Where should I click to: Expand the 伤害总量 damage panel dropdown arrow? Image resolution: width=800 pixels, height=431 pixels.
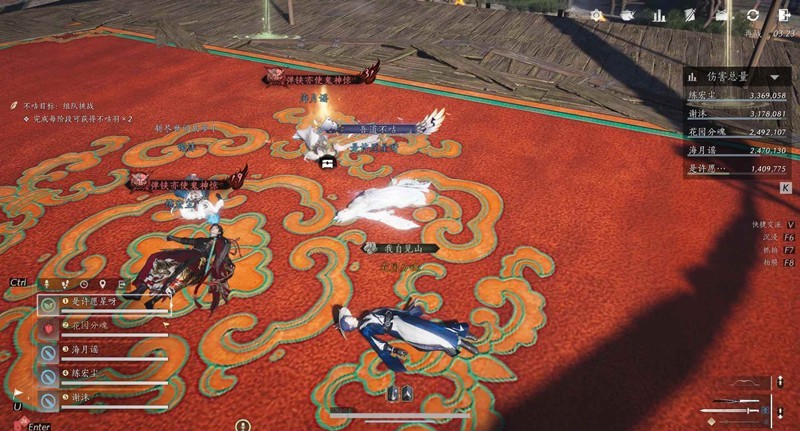[774, 76]
